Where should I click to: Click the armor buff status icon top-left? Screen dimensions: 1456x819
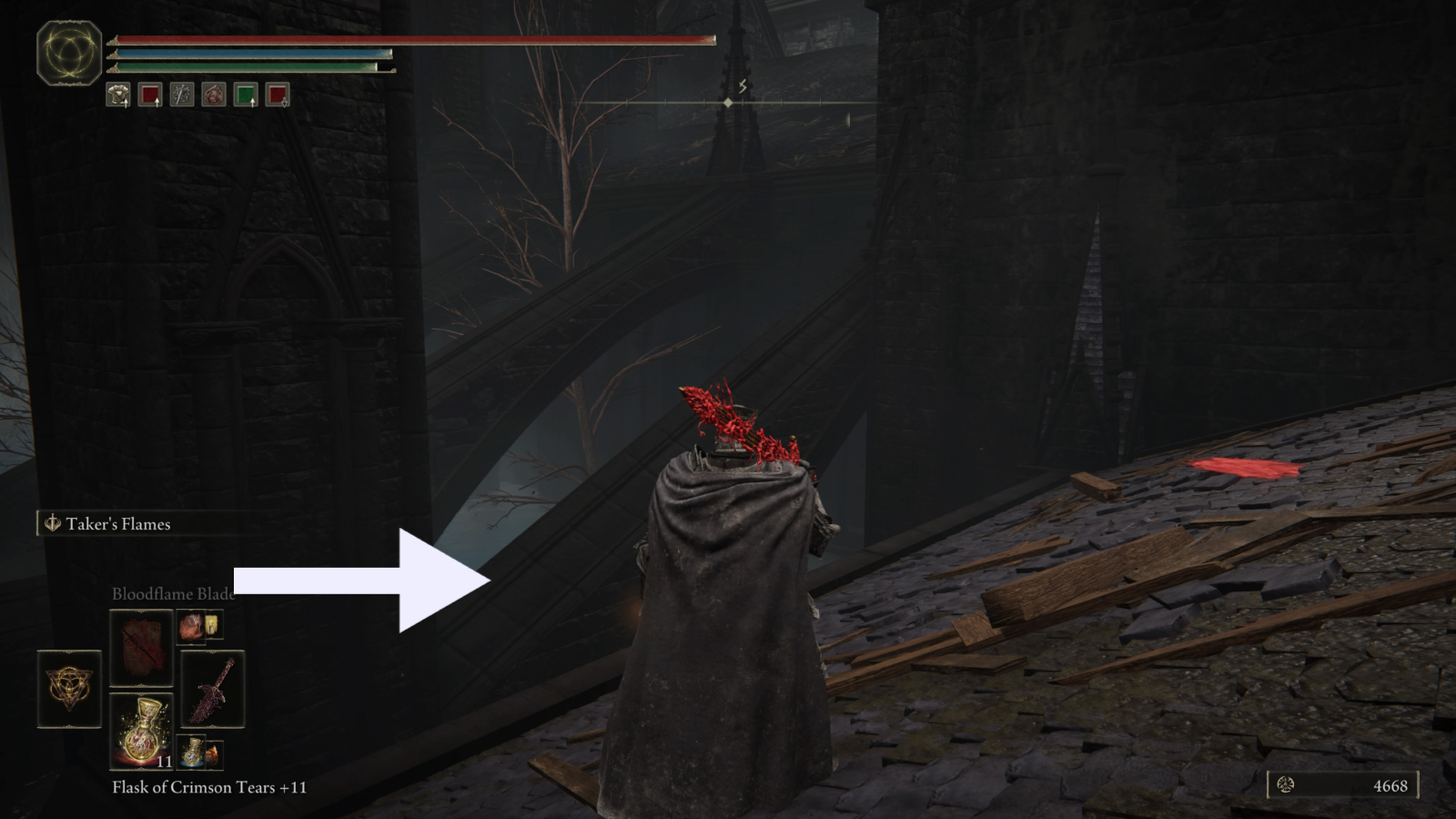pos(117,96)
